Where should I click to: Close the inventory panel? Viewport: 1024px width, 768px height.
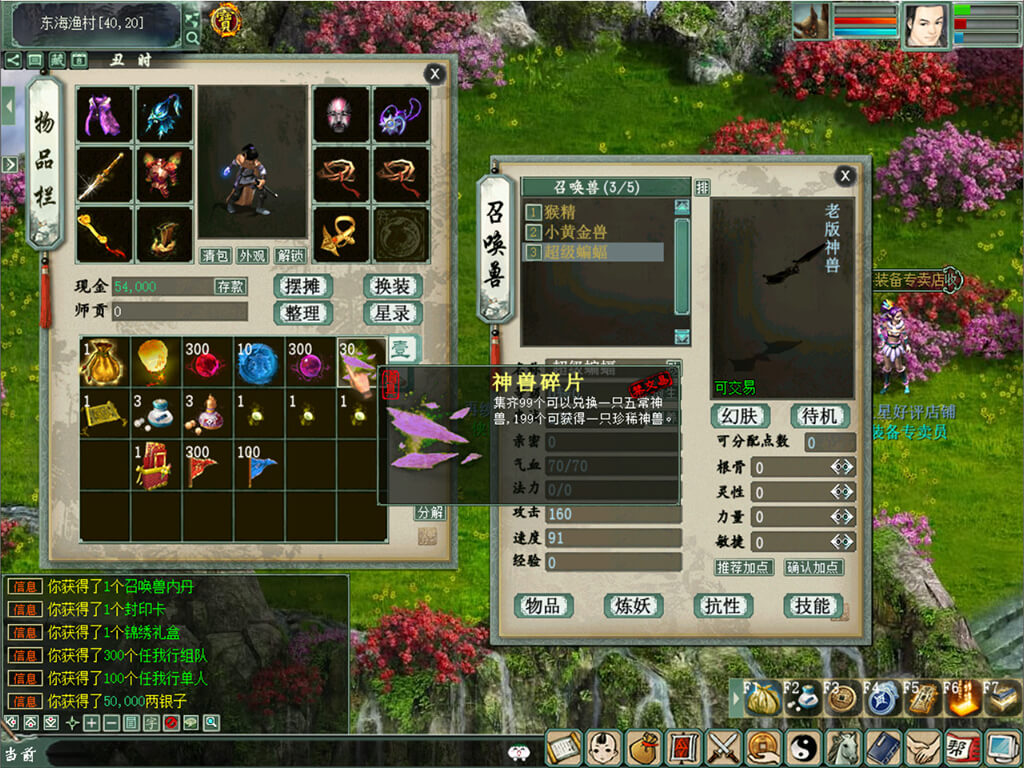pyautogui.click(x=434, y=73)
